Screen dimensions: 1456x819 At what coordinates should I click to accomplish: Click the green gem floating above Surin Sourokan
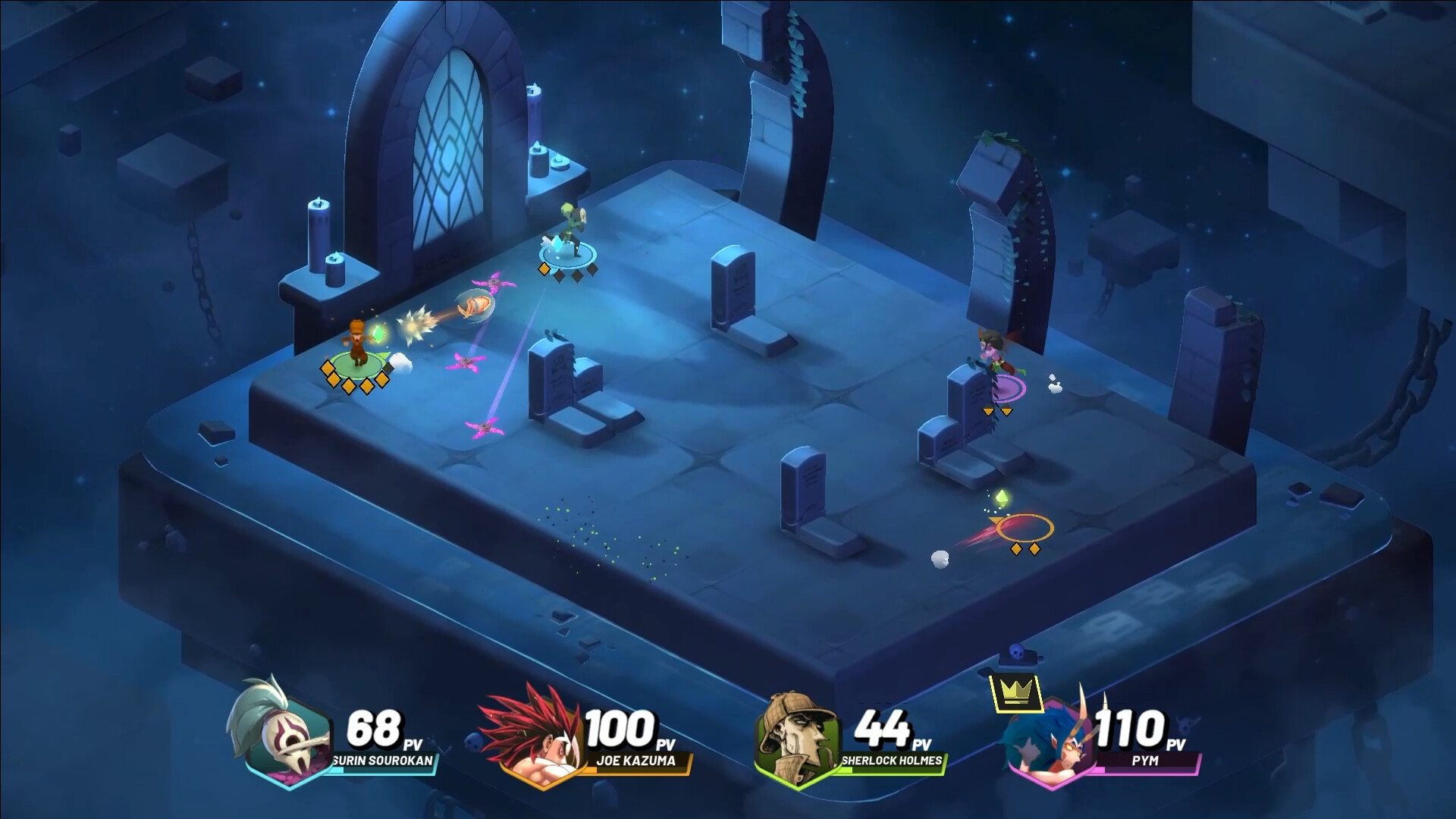pyautogui.click(x=379, y=334)
